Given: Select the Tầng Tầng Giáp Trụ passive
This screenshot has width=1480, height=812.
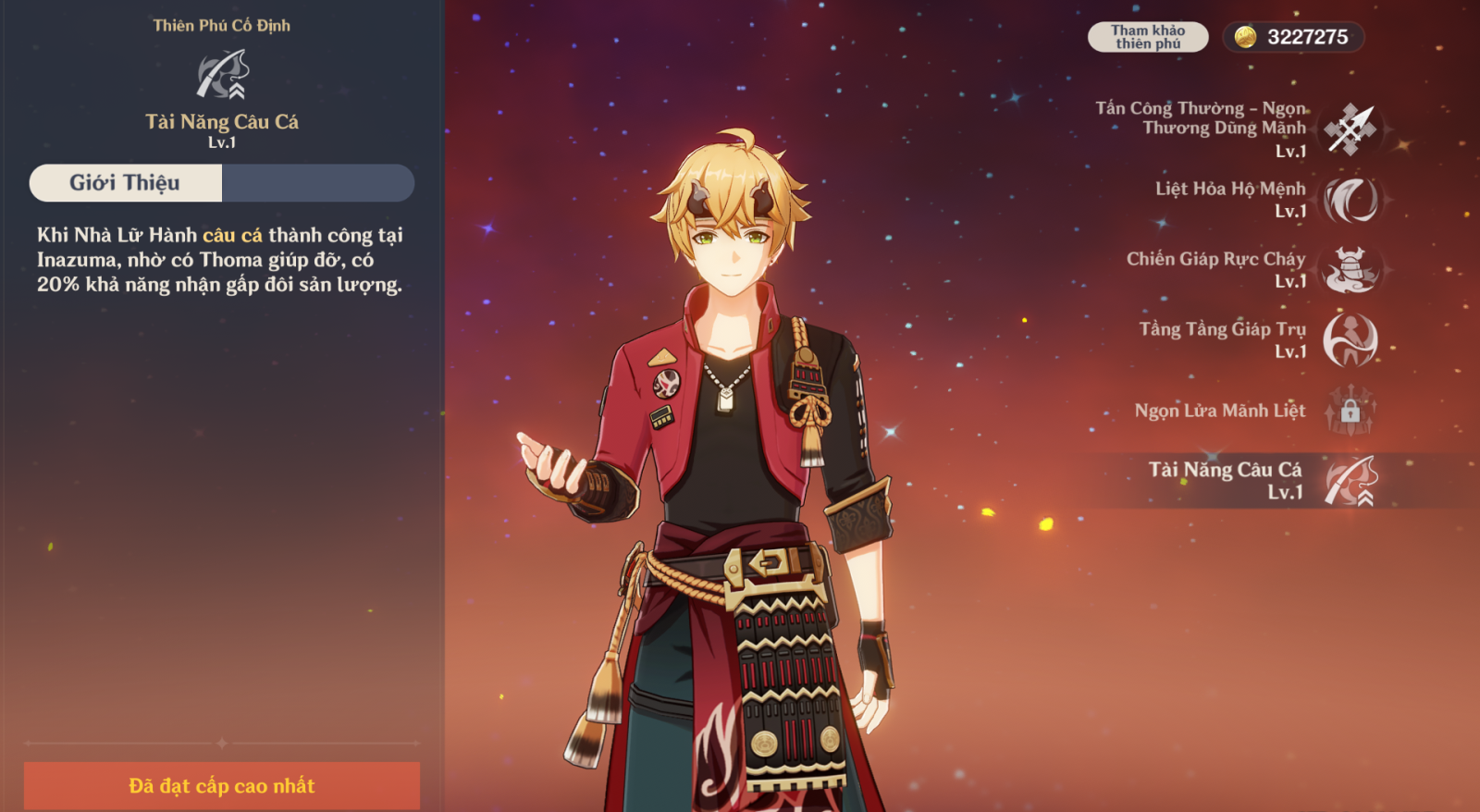Looking at the screenshot, I should [1350, 340].
